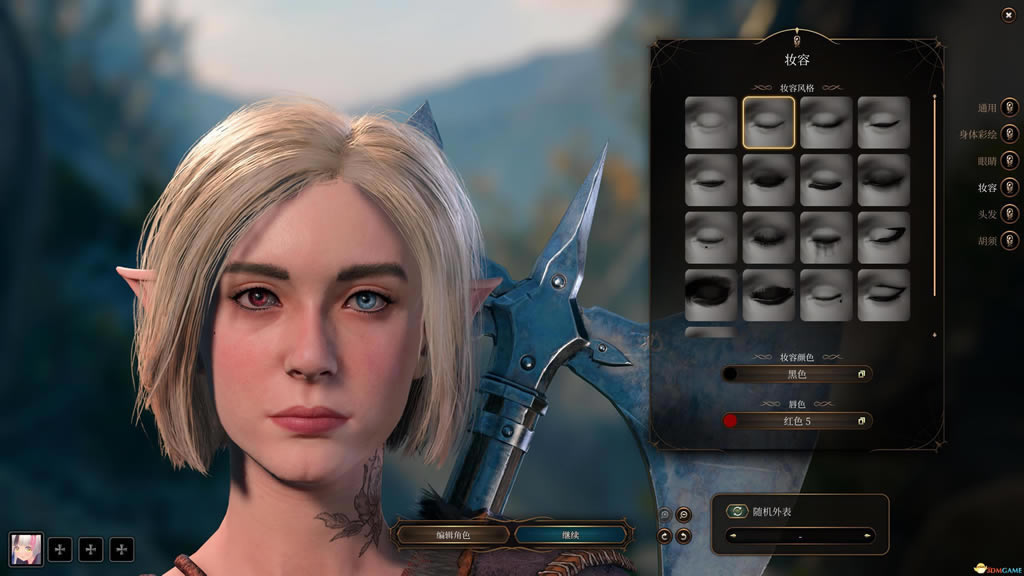Randomize appearance with the 随机外表 button
The width and height of the screenshot is (1024, 576).
tap(738, 511)
